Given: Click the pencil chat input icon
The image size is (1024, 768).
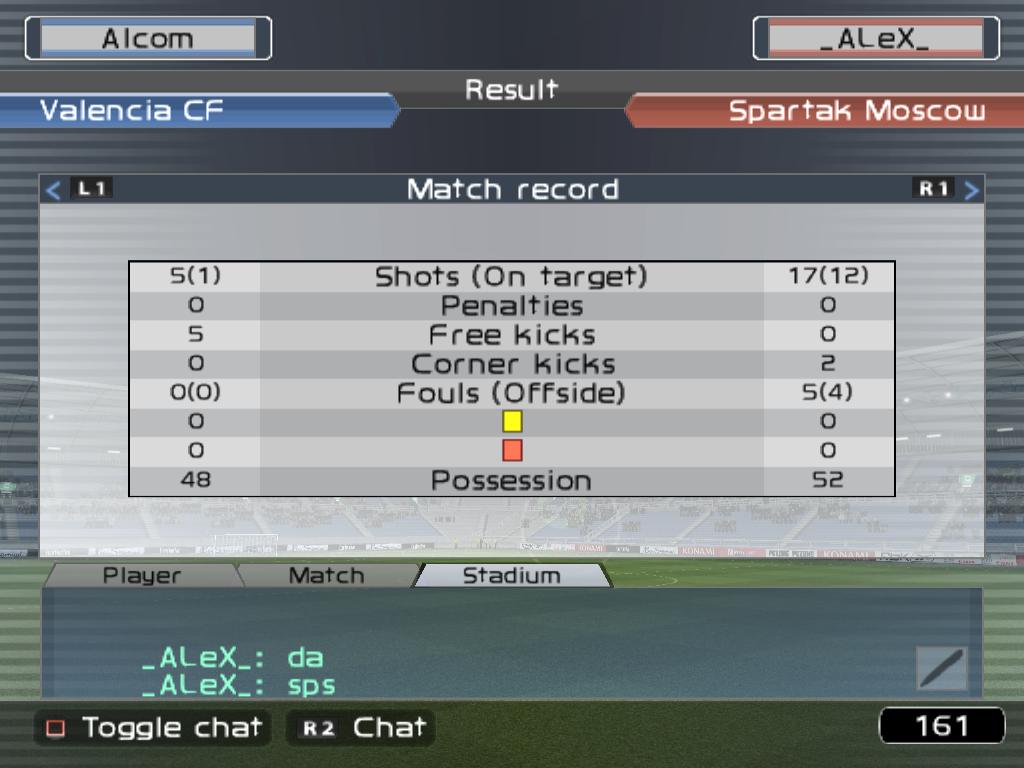Looking at the screenshot, I should pyautogui.click(x=942, y=668).
